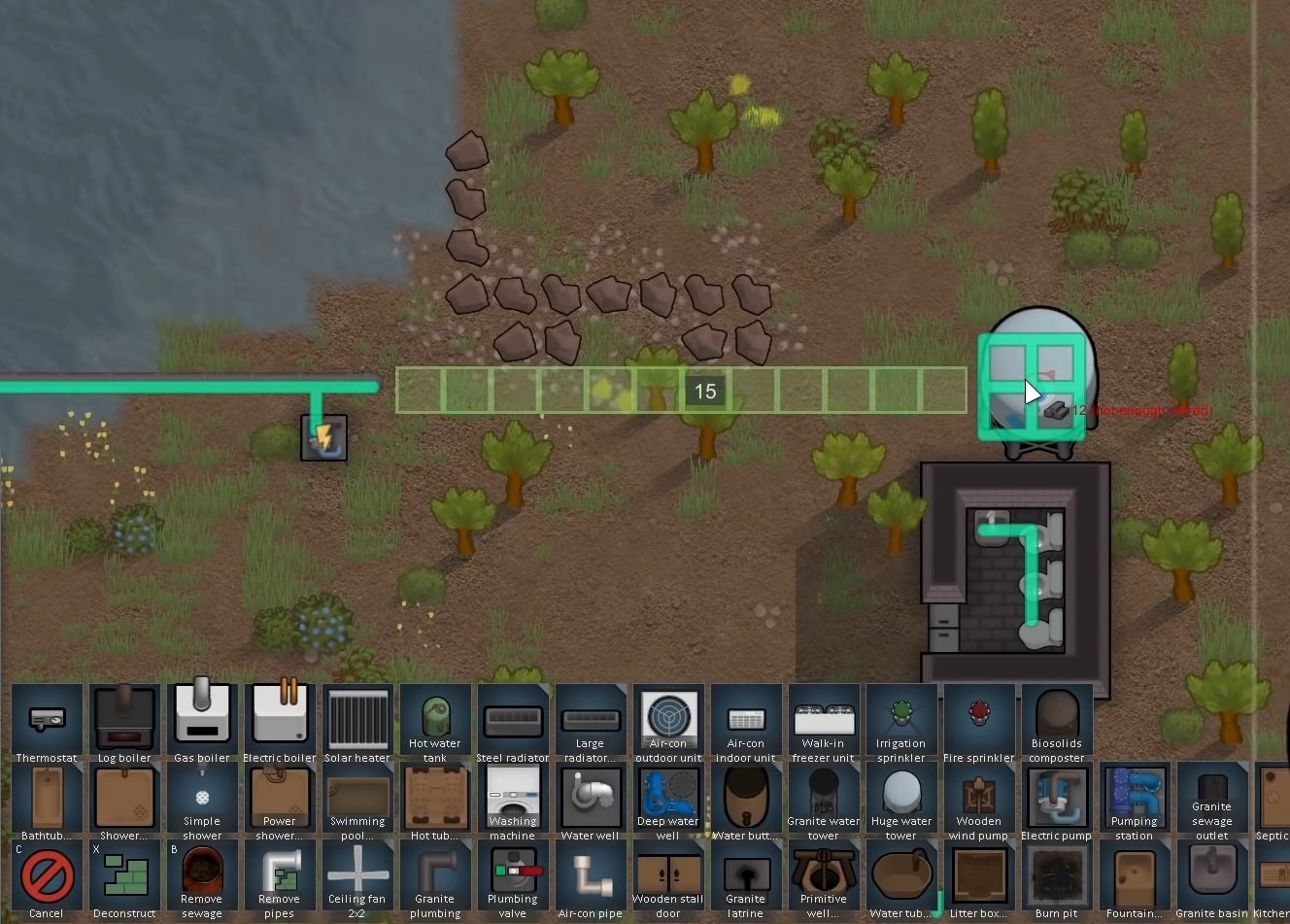Screen dimensions: 1290x924
Task: Select the Ceiling fan 2x2
Action: 357,874
